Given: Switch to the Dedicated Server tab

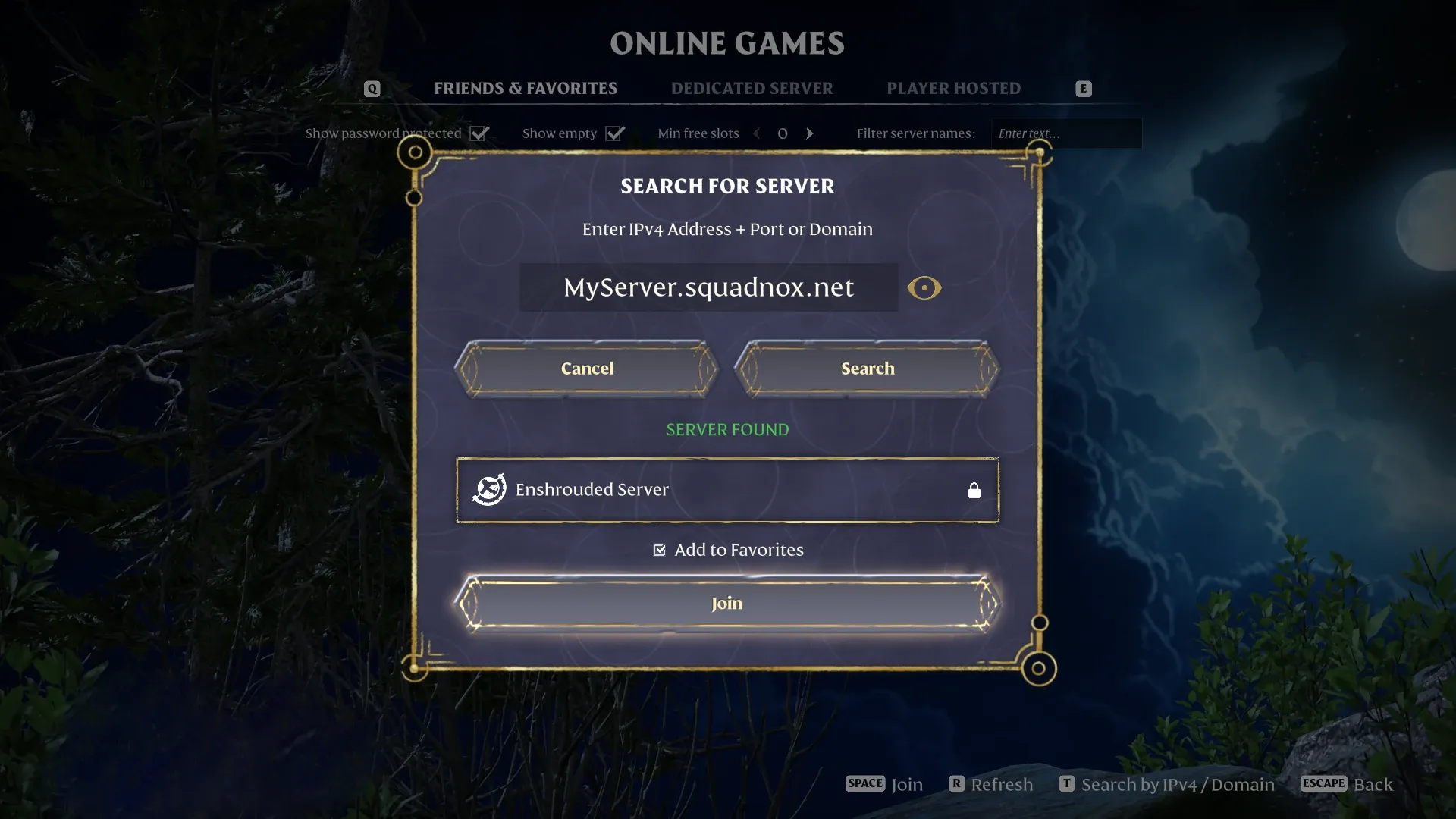Looking at the screenshot, I should 752,88.
